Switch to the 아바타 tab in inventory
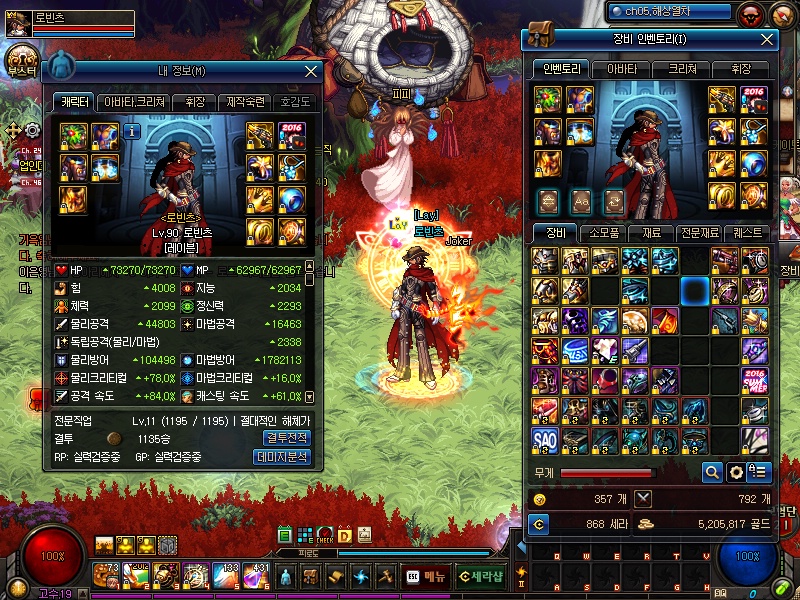Screen dimensions: 800x600 tap(621, 69)
